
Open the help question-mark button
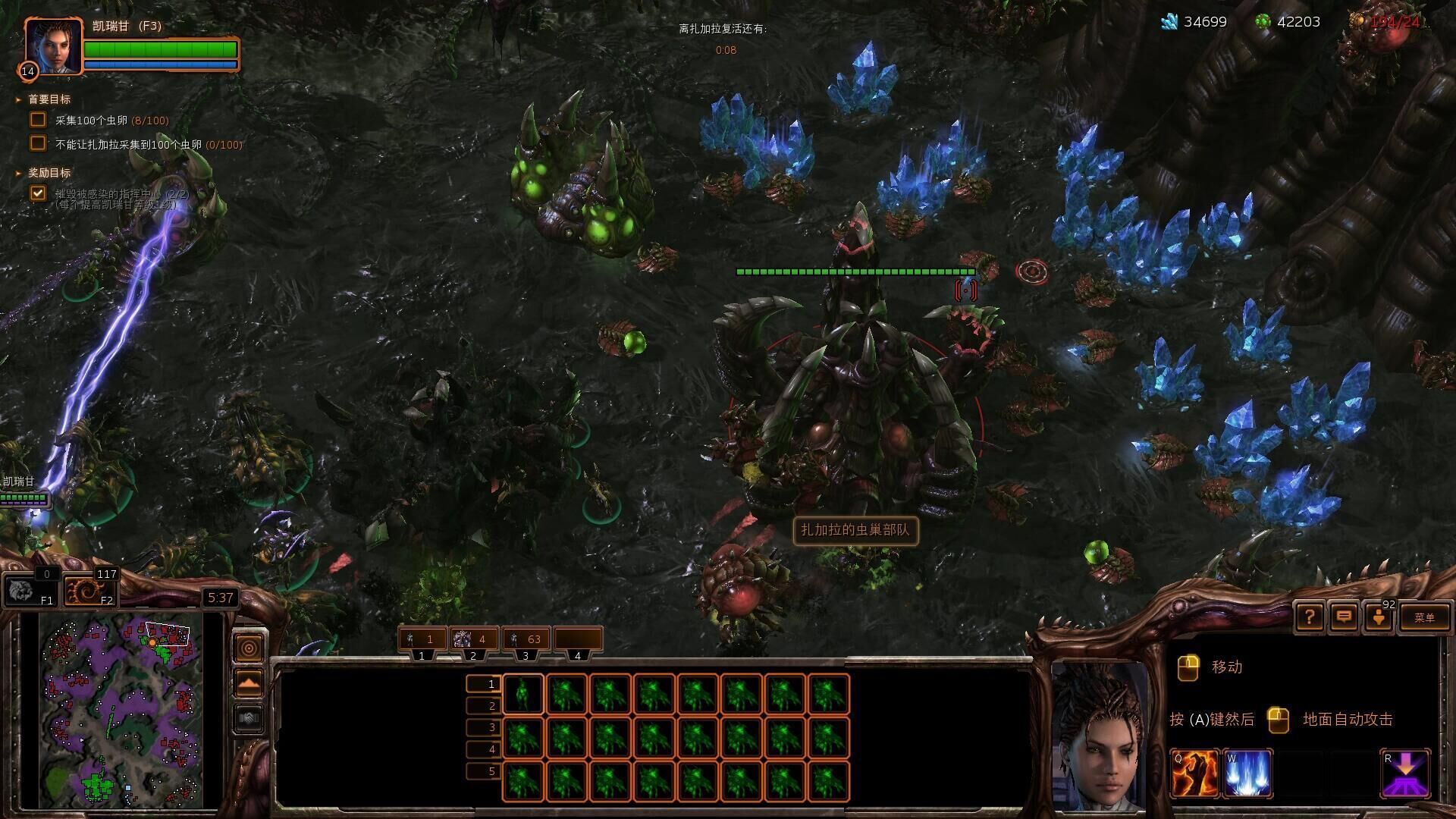(1309, 617)
